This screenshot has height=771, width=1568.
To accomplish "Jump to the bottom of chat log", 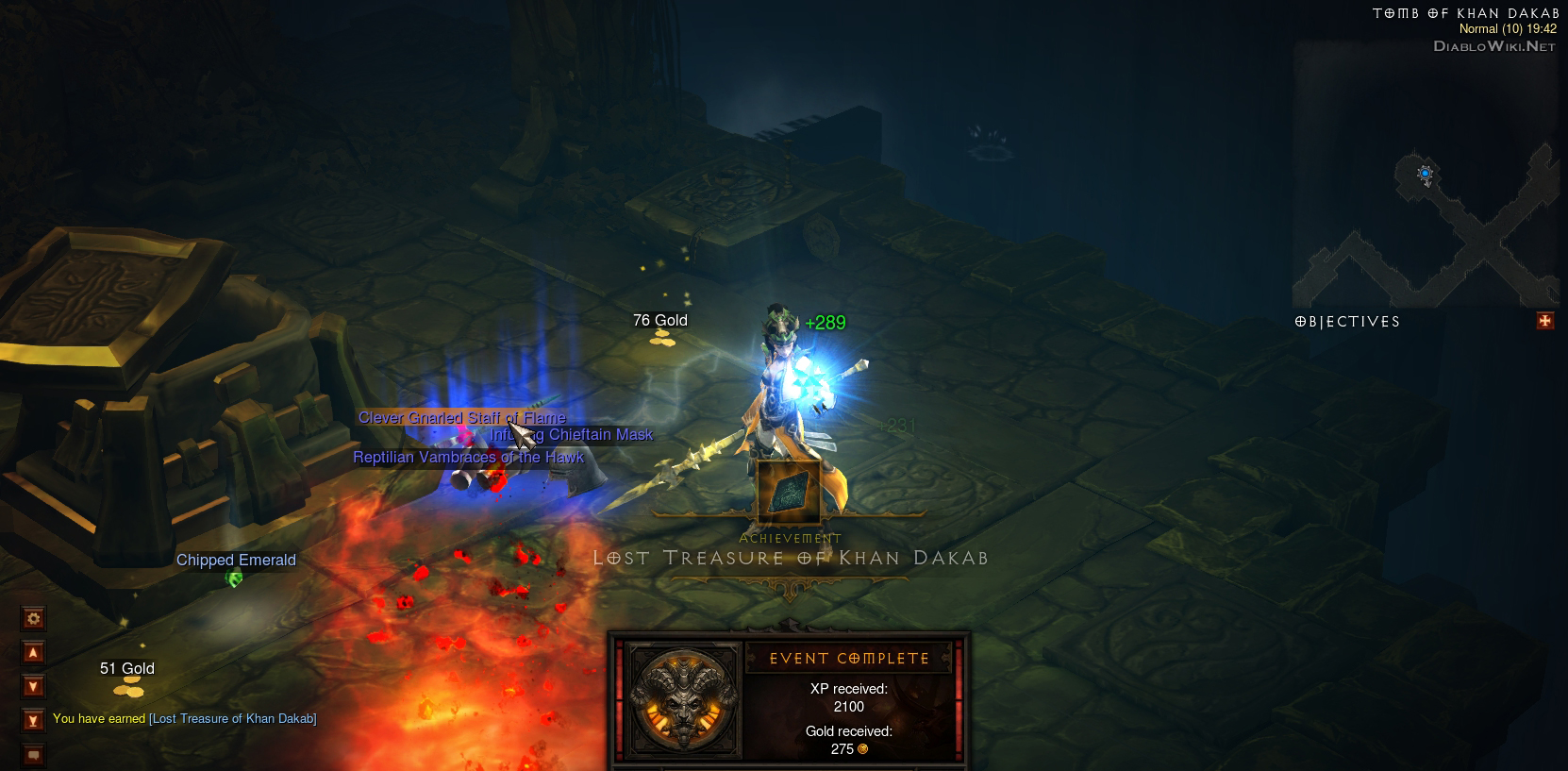I will [34, 720].
